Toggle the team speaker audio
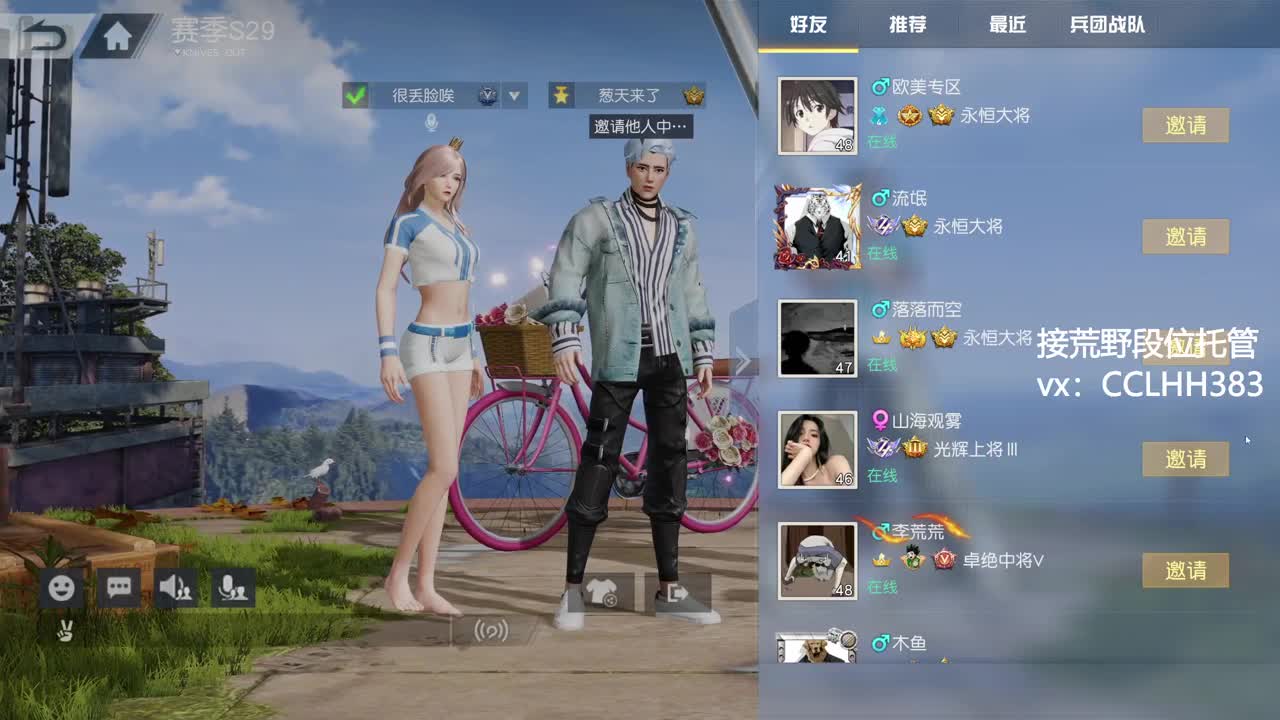Screen dimensions: 1280x720 click(x=176, y=588)
